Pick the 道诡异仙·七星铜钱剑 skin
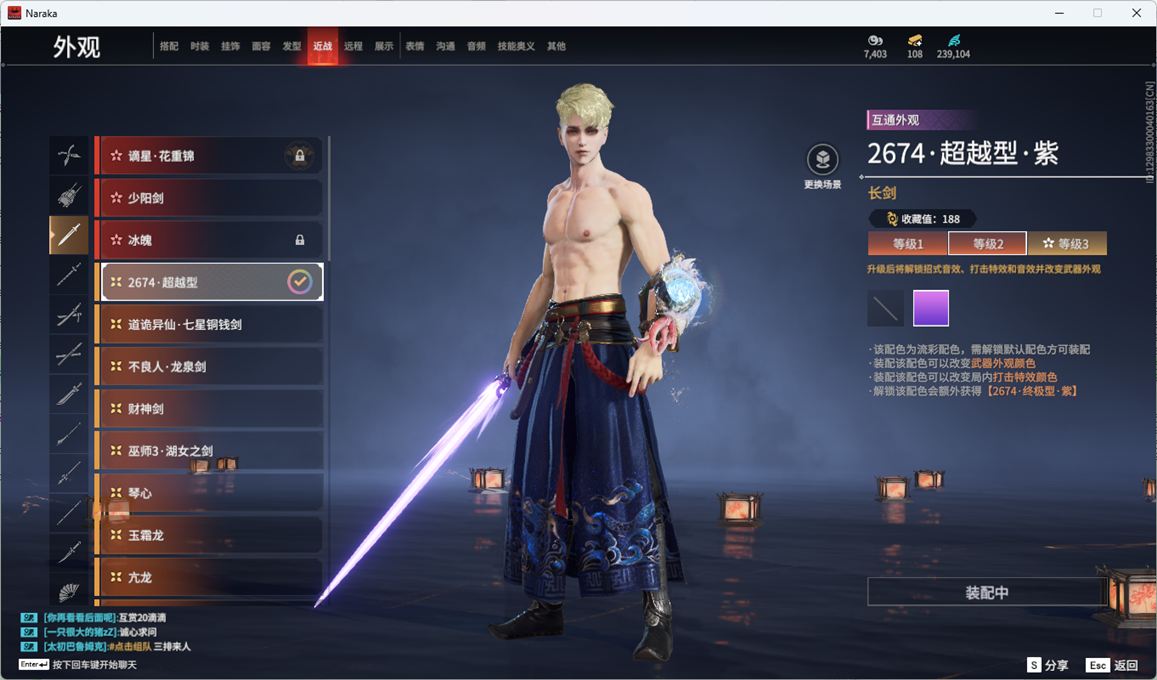 coord(209,324)
